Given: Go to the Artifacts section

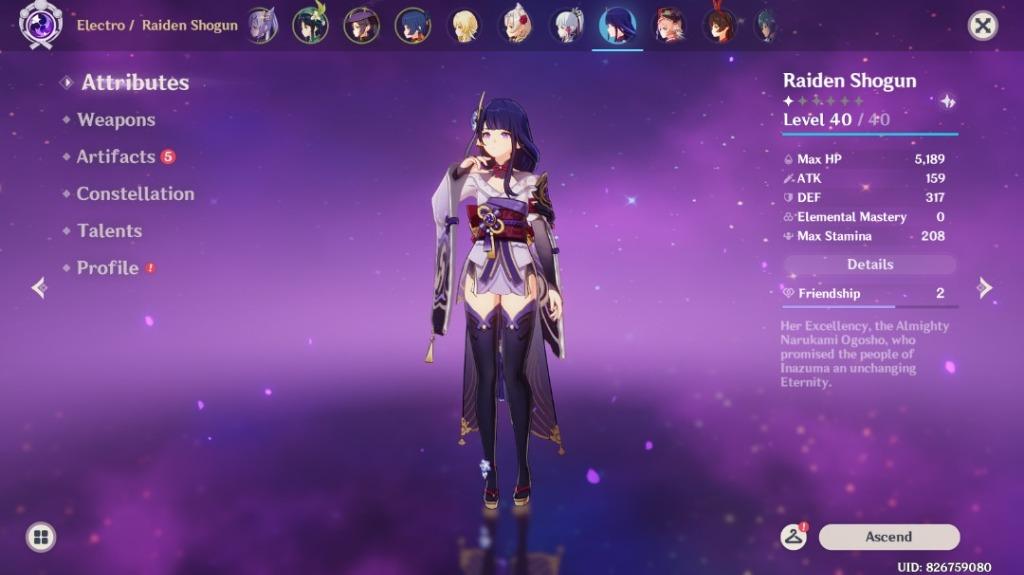Looking at the screenshot, I should (116, 157).
